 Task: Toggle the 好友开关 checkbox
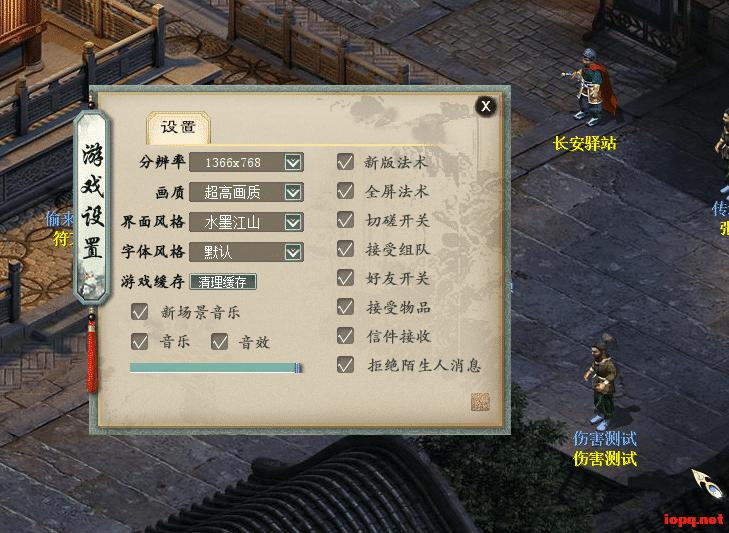346,278
